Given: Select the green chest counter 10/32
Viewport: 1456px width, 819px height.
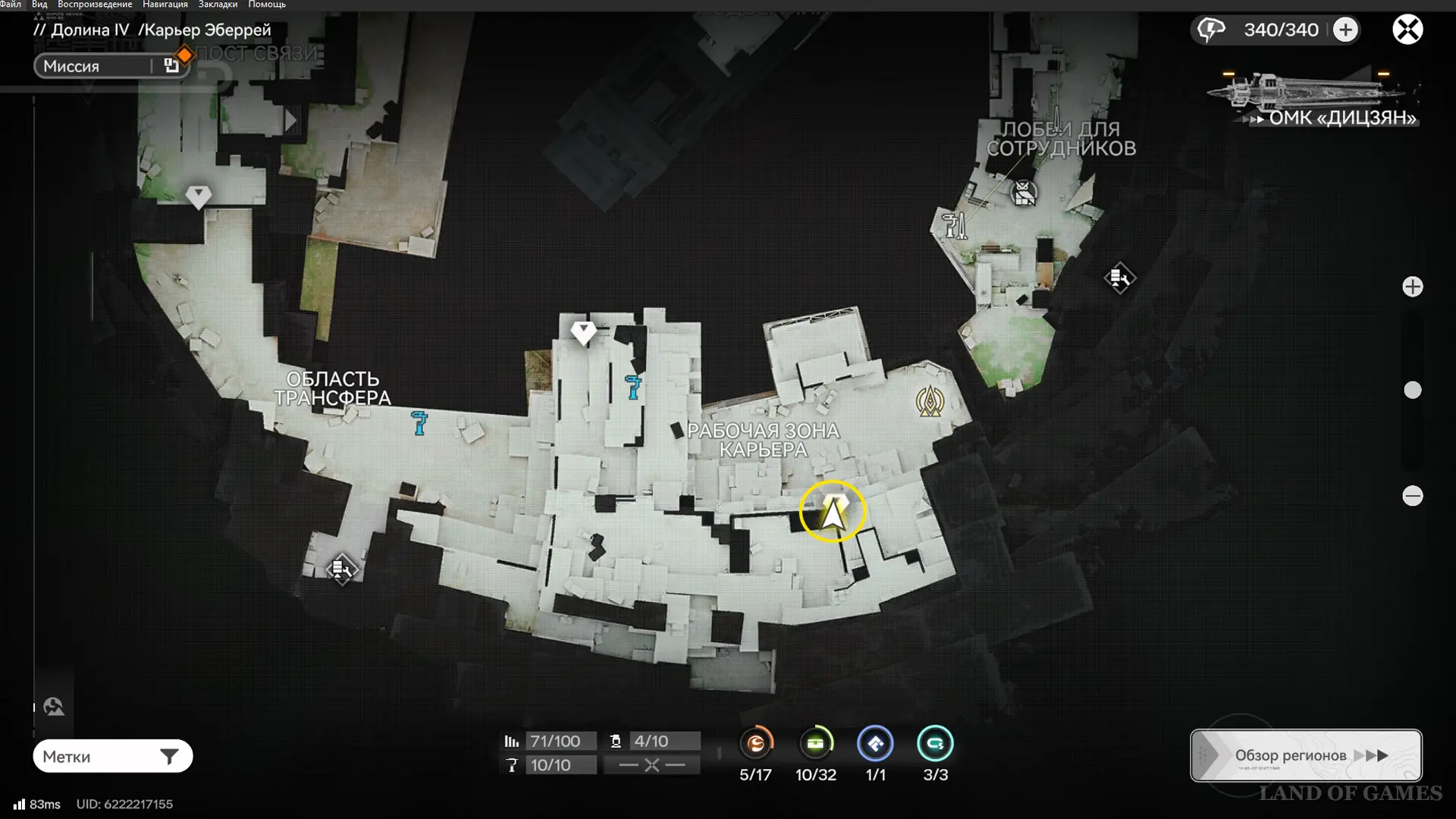Looking at the screenshot, I should [x=815, y=744].
